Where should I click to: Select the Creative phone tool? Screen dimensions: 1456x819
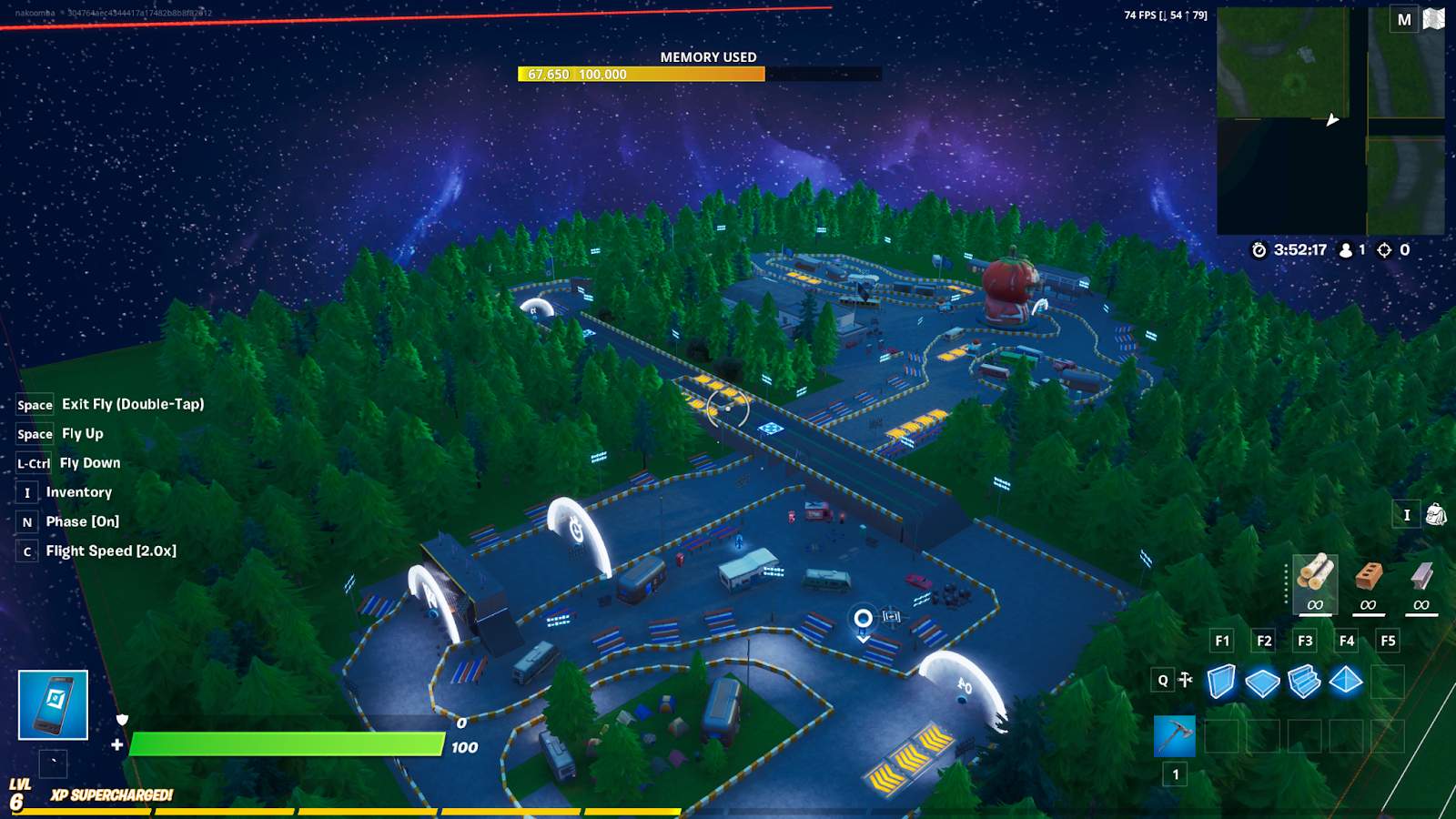coord(53,705)
